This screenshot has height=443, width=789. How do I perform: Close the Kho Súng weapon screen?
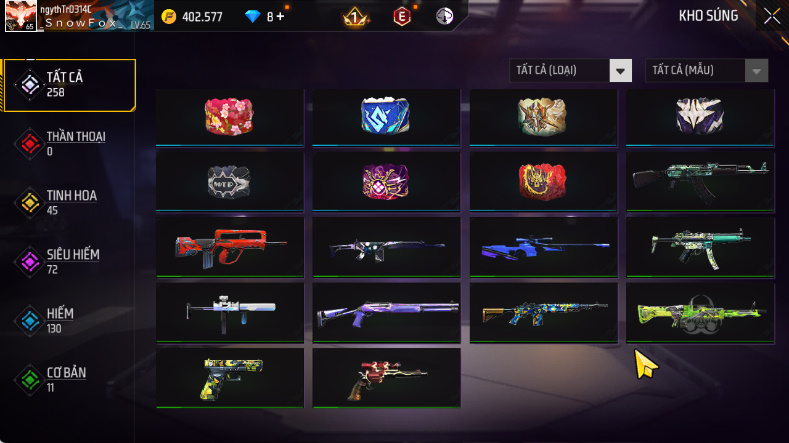(x=772, y=16)
